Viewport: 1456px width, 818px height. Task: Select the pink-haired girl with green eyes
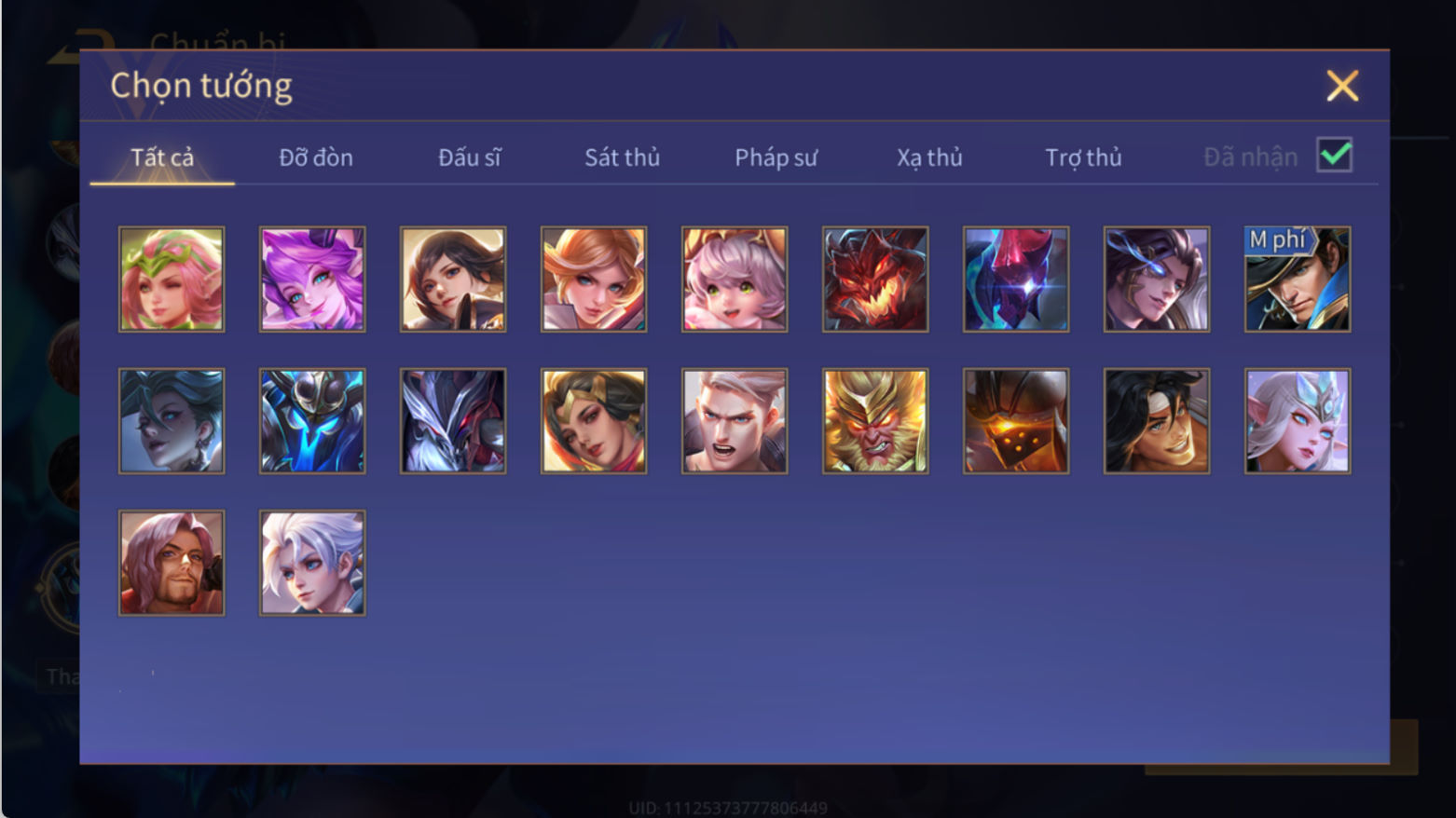735,279
